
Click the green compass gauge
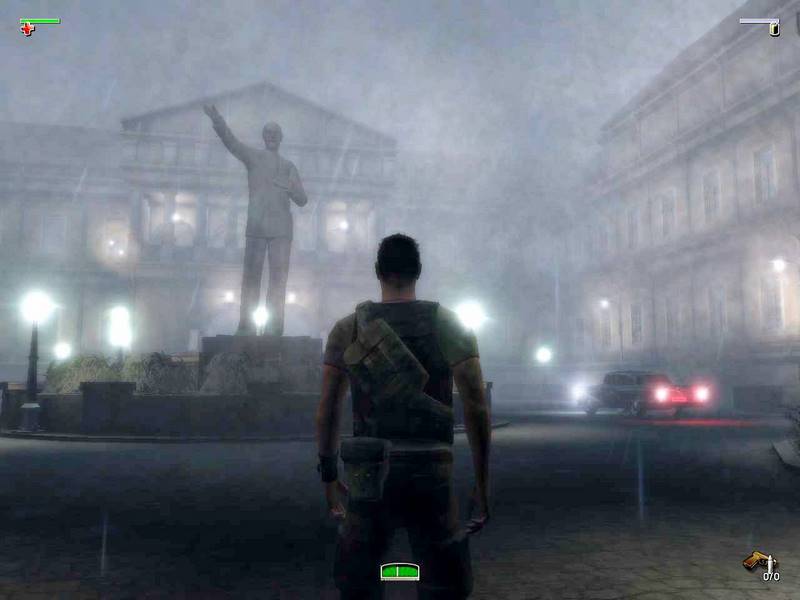(399, 571)
